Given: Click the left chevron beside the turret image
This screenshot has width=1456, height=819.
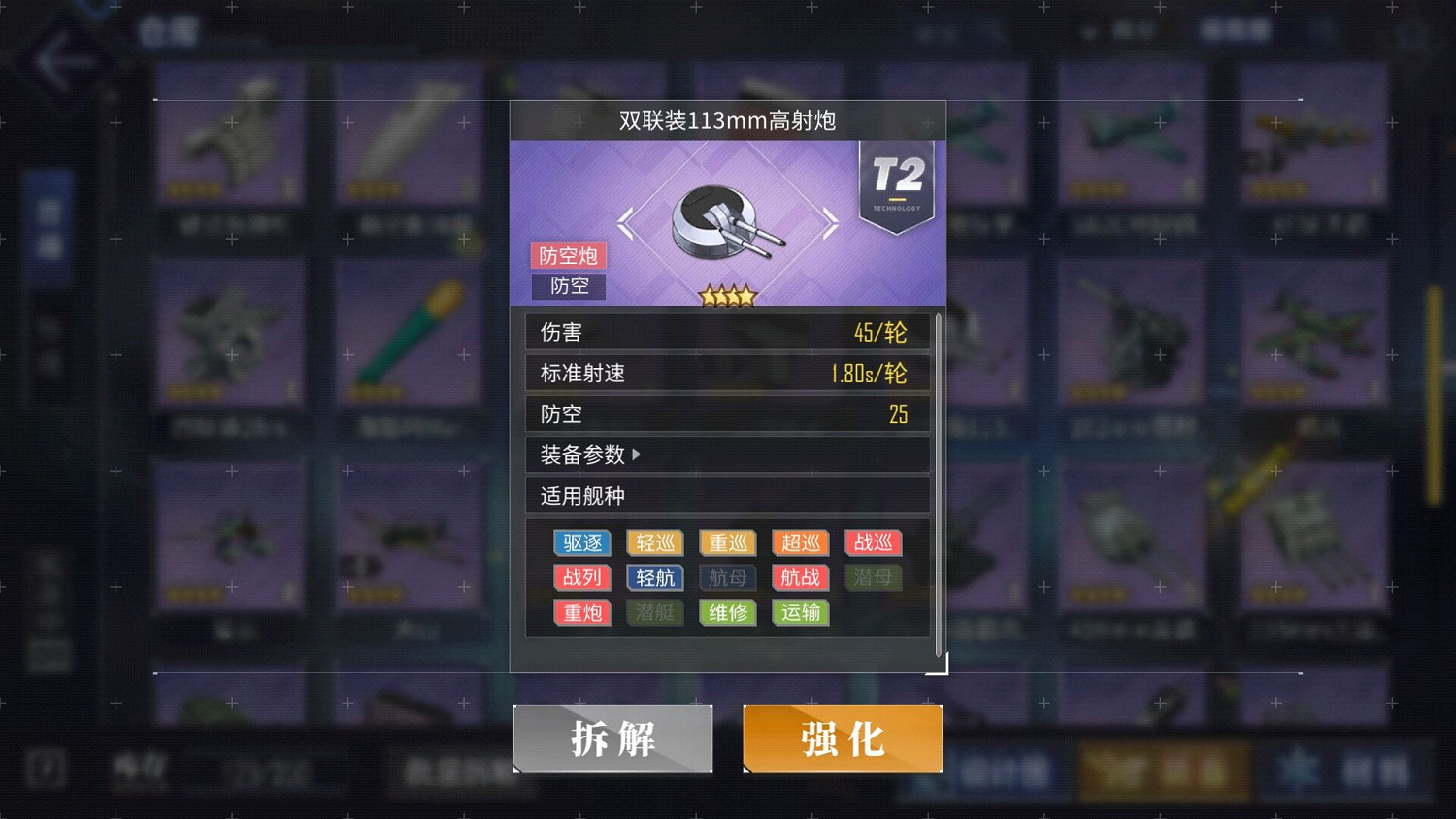Looking at the screenshot, I should pos(624,223).
